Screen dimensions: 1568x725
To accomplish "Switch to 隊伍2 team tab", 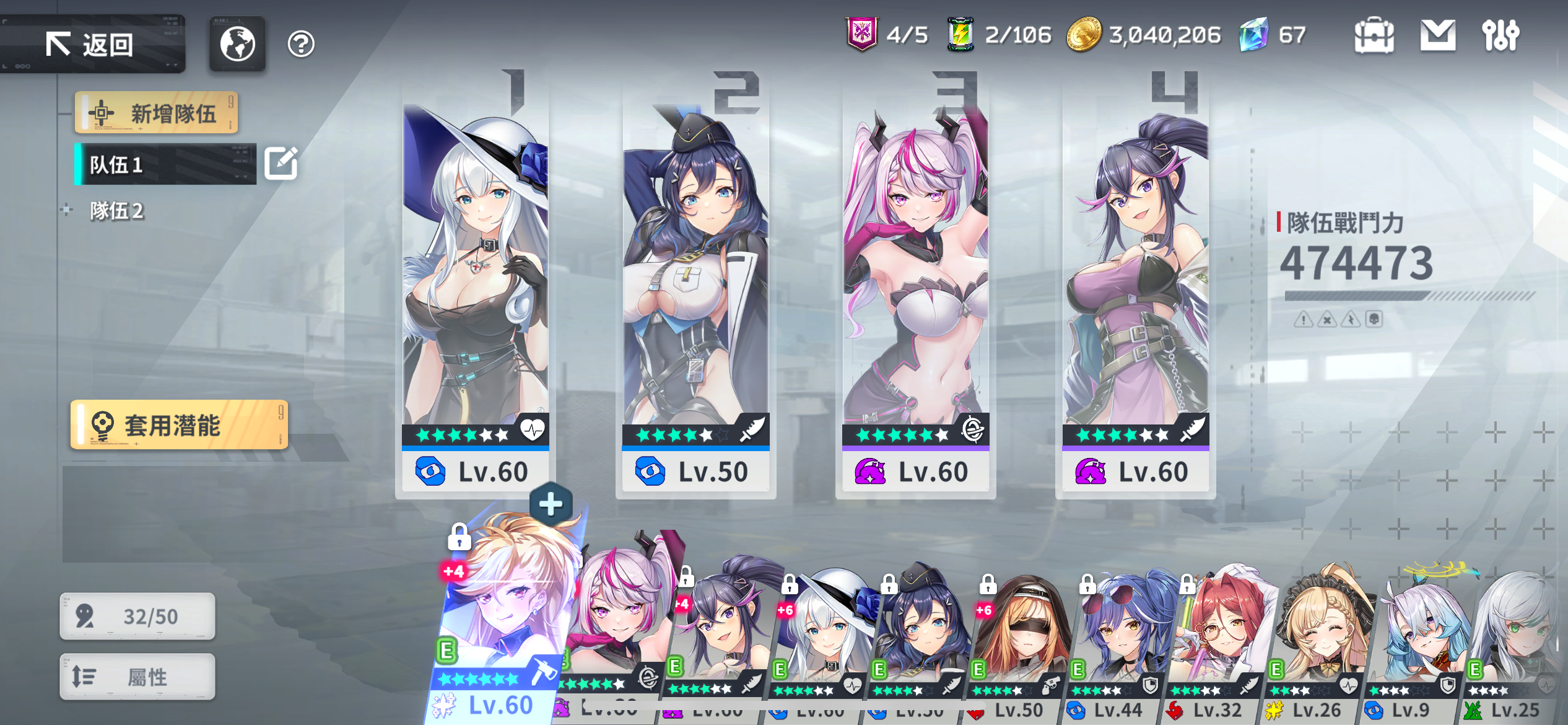I will (x=116, y=211).
